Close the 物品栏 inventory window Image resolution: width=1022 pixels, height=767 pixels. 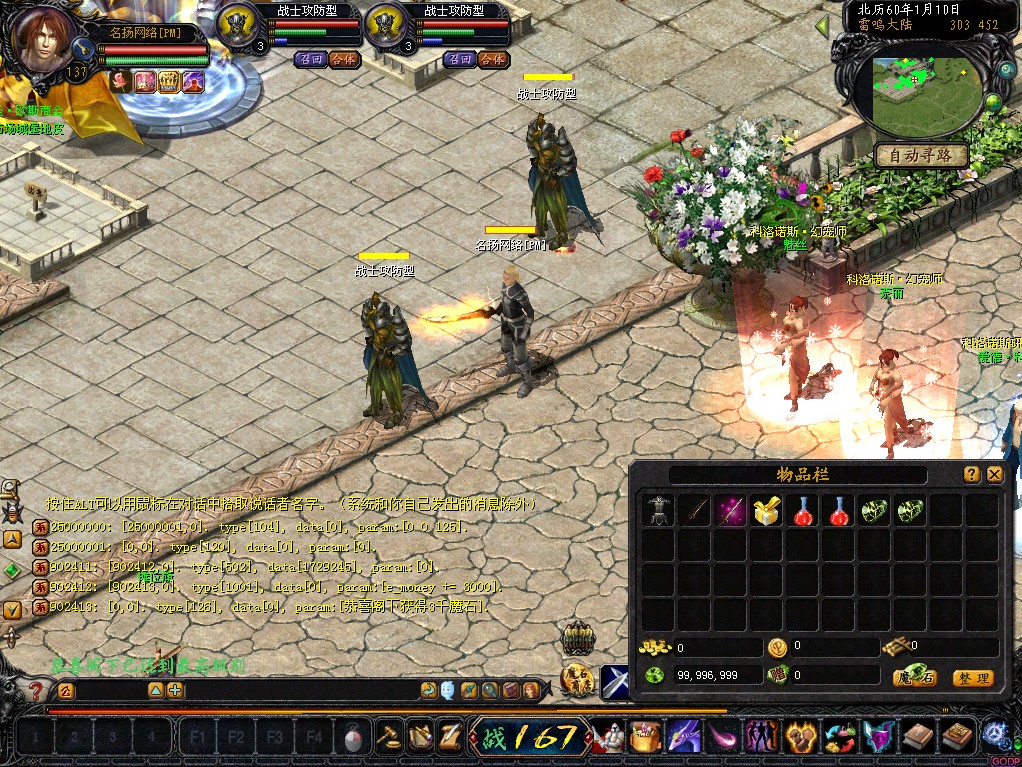994,475
